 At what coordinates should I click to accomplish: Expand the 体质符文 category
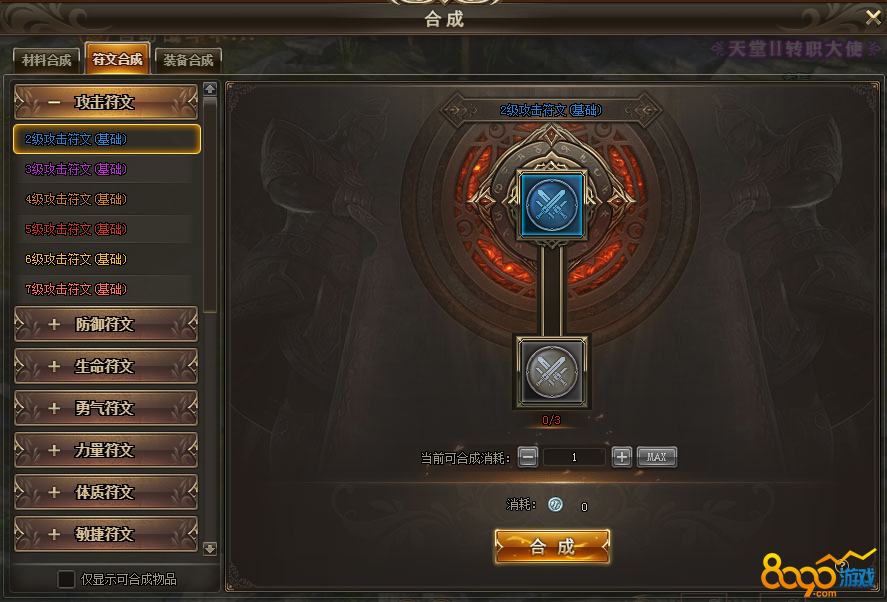(x=105, y=492)
